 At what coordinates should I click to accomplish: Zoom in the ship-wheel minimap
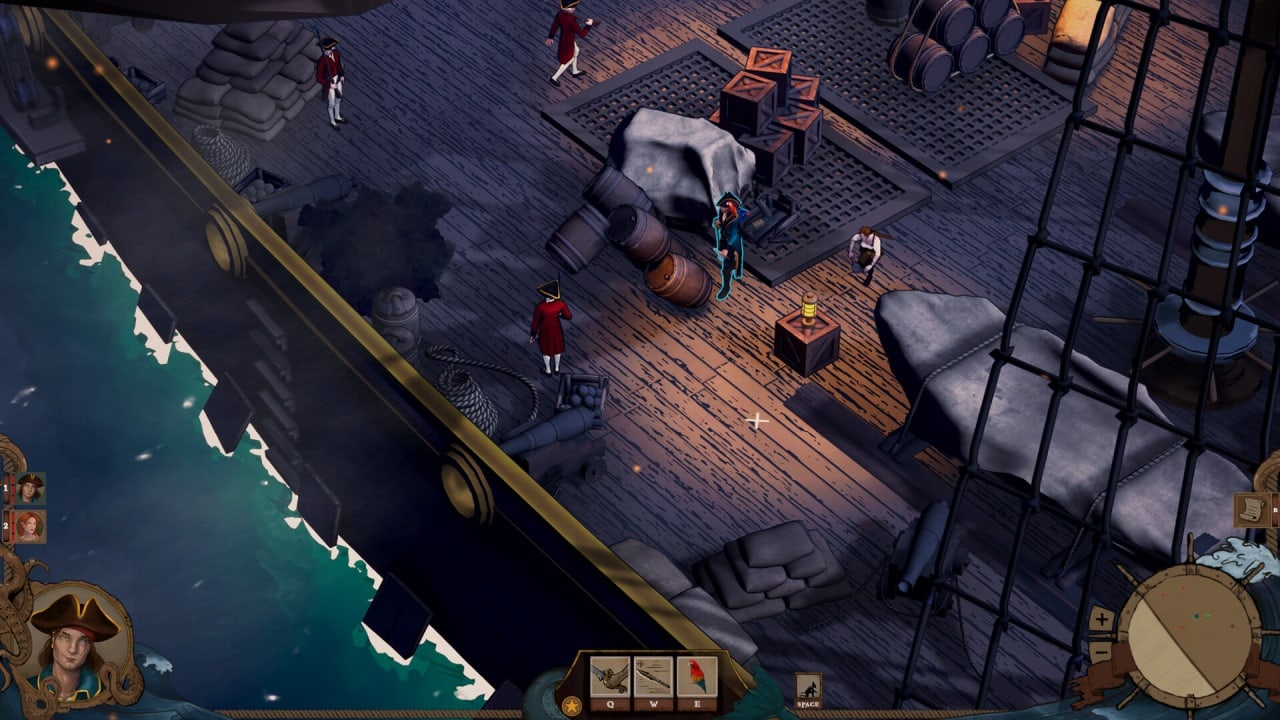click(x=1101, y=619)
